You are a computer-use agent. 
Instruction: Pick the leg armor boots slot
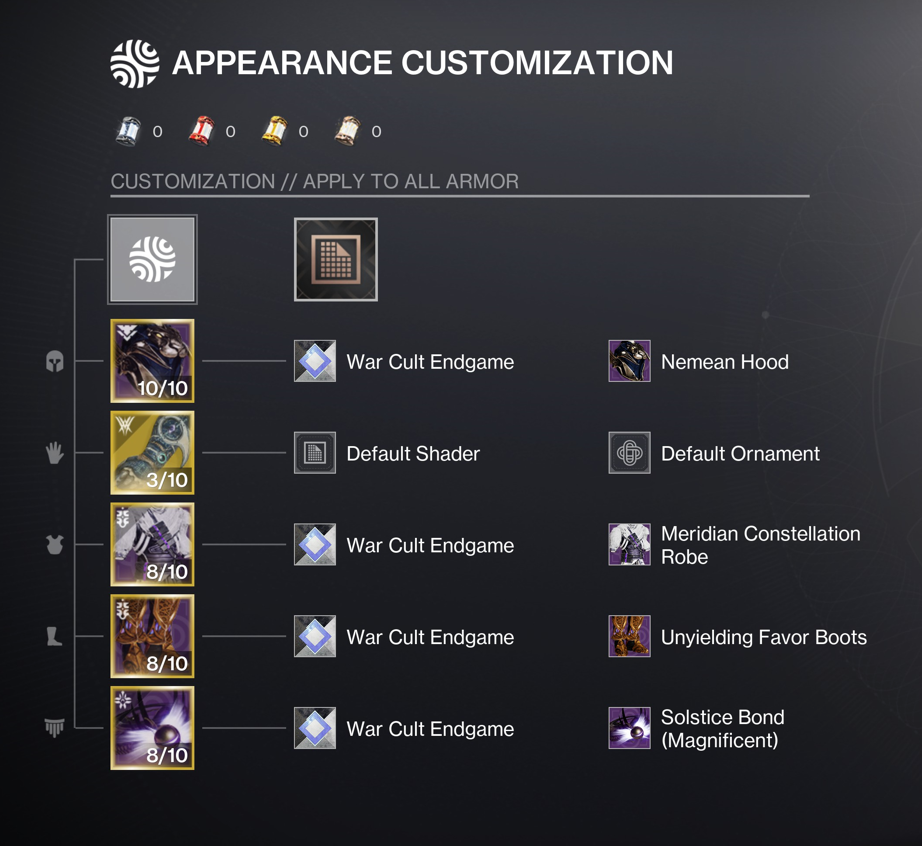point(152,637)
